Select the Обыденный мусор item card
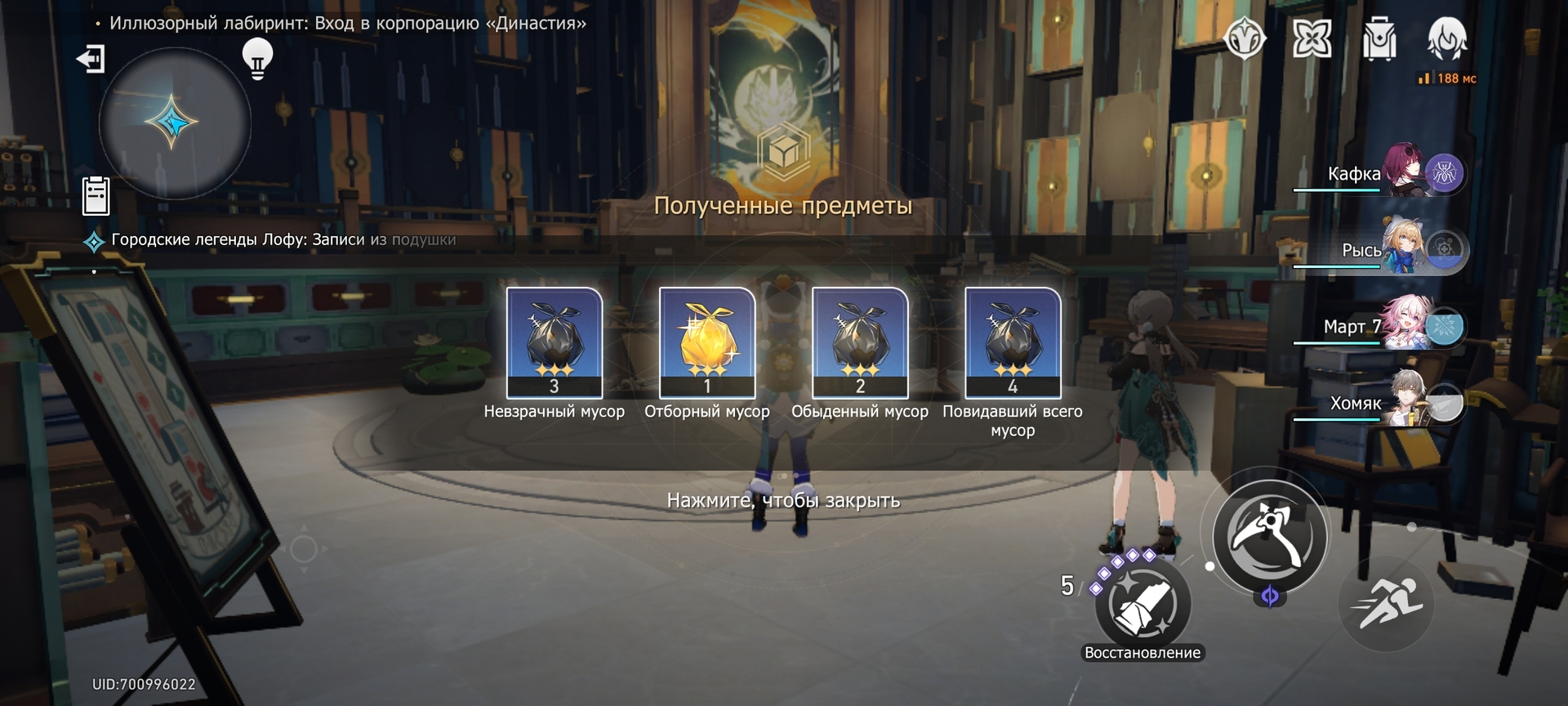 point(860,342)
